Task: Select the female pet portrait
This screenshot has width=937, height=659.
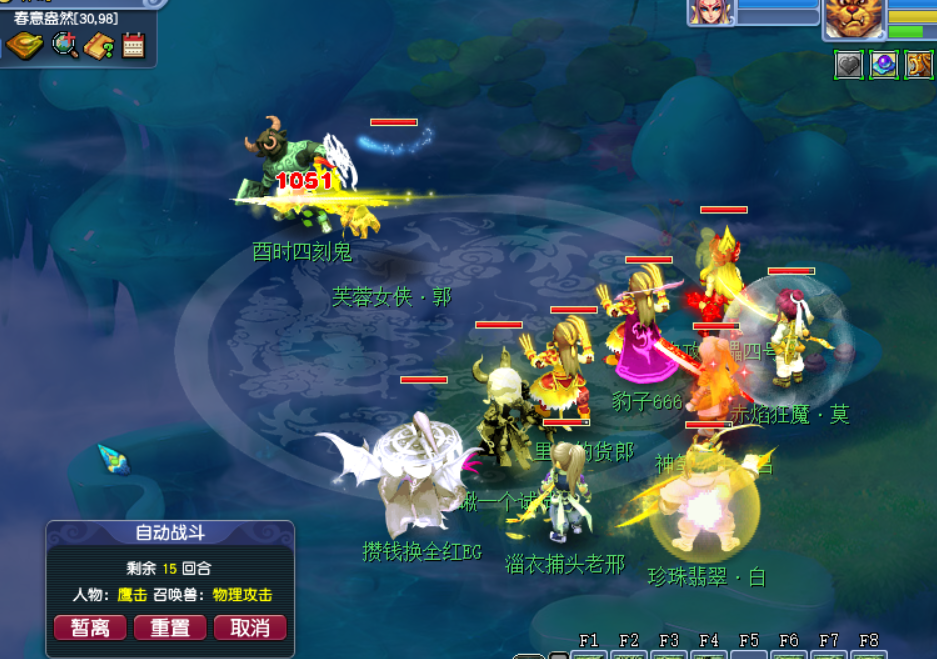Action: click(711, 12)
